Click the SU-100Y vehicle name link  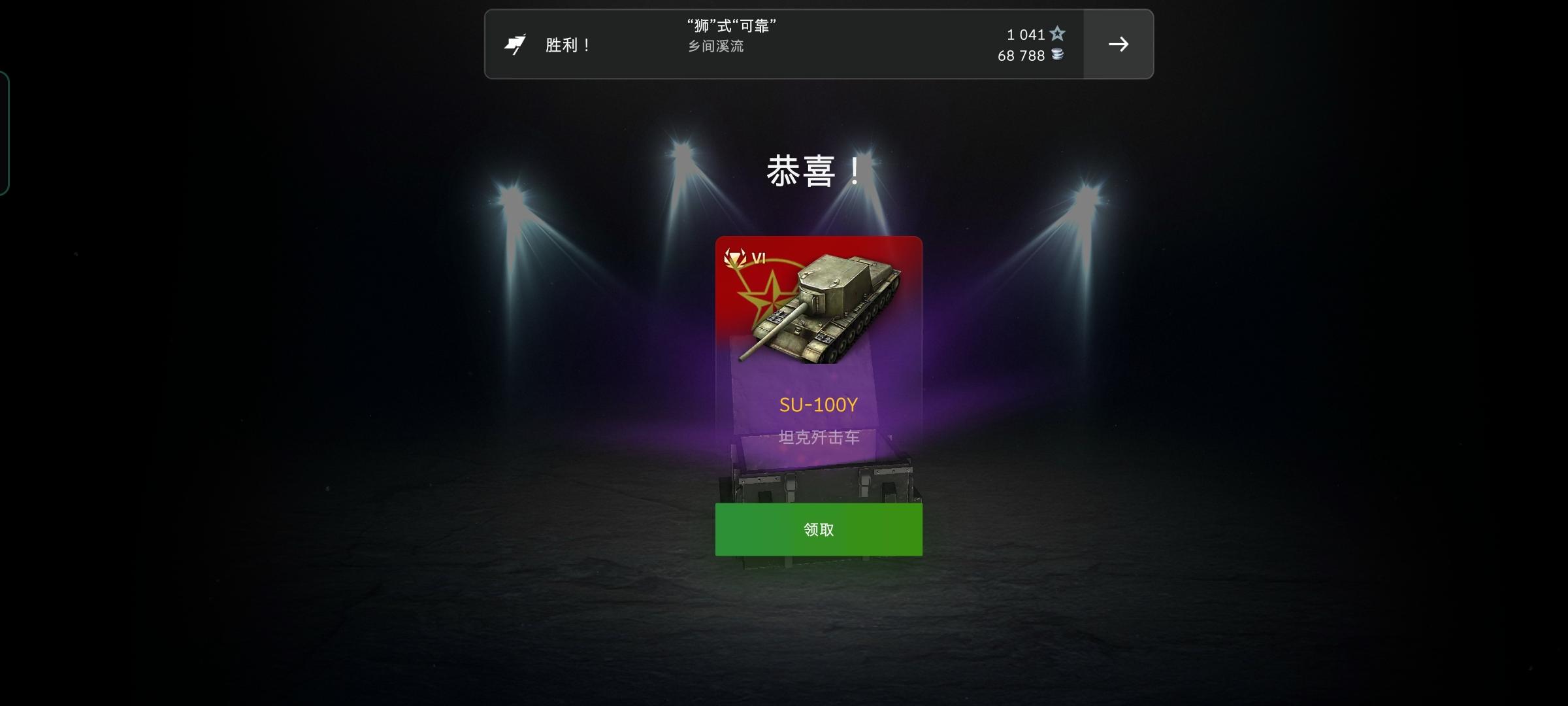[817, 404]
